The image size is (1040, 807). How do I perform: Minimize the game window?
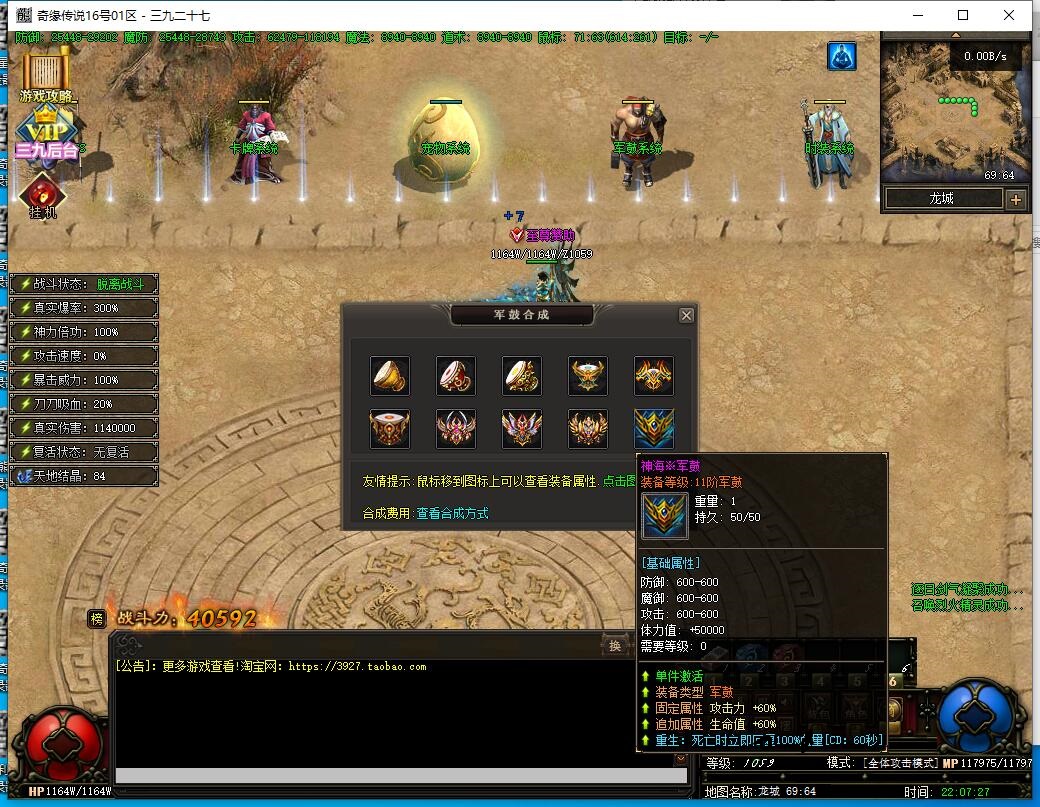917,15
